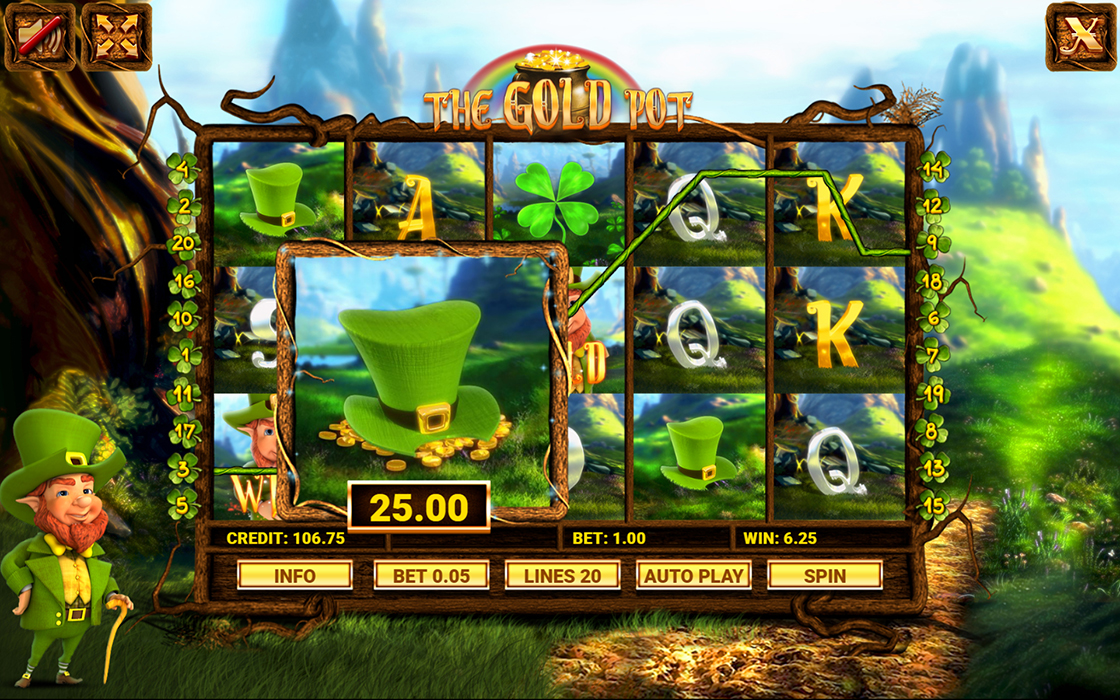Choose the payline 9 clover marker

click(x=933, y=241)
